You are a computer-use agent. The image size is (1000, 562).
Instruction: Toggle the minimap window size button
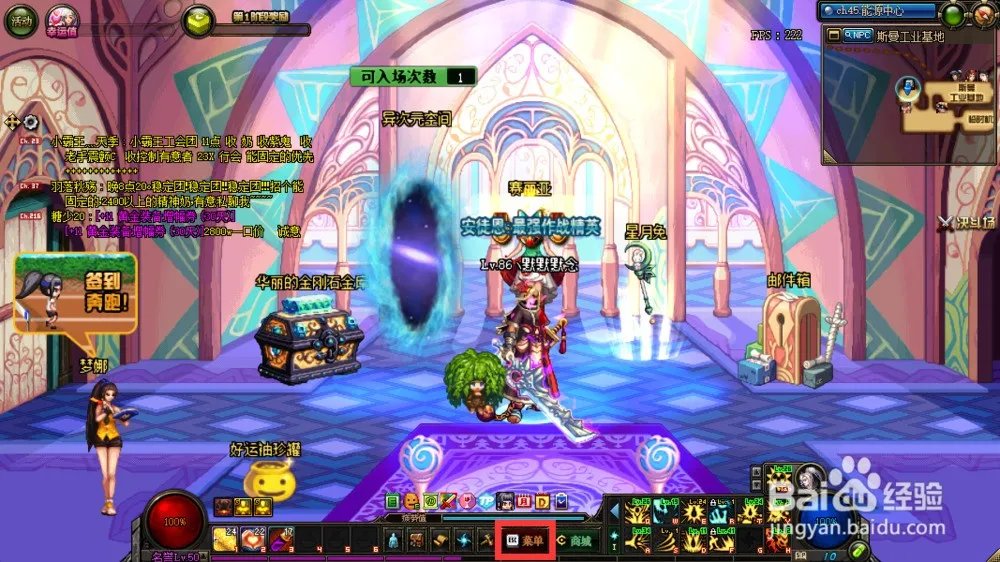(832, 34)
